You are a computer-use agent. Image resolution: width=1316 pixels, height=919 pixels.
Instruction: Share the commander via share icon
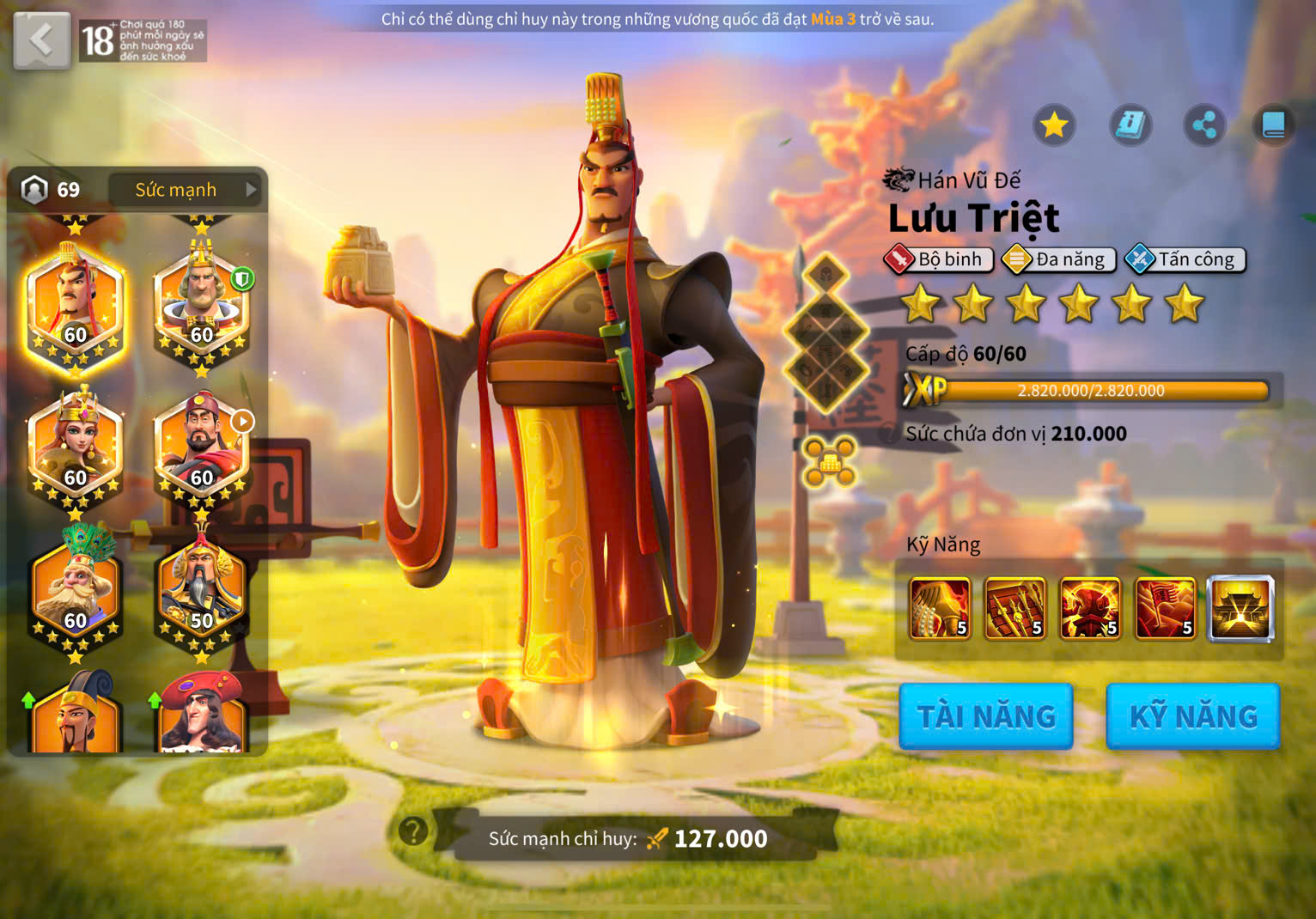1204,126
